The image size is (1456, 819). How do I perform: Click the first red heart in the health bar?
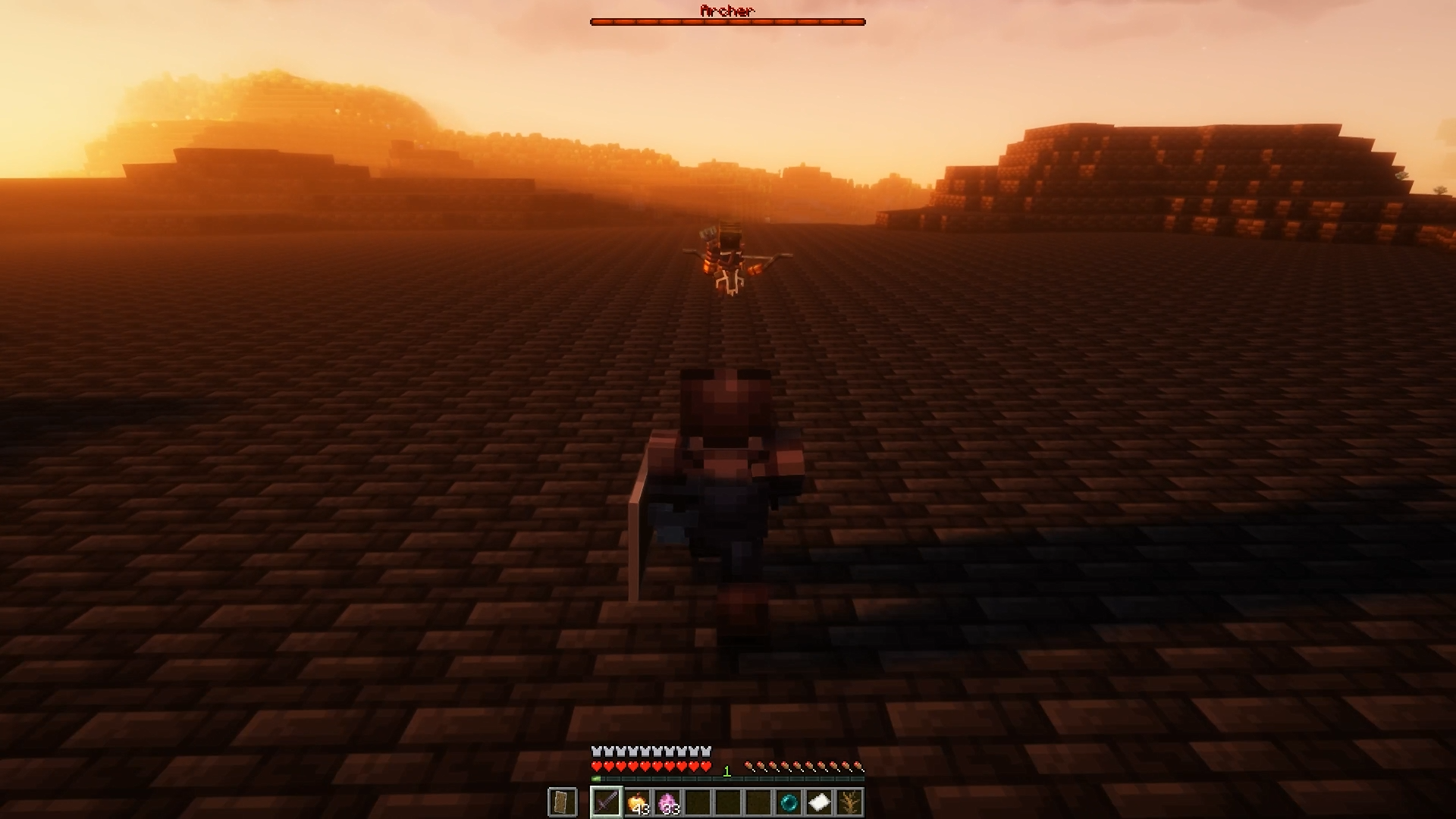pos(598,766)
